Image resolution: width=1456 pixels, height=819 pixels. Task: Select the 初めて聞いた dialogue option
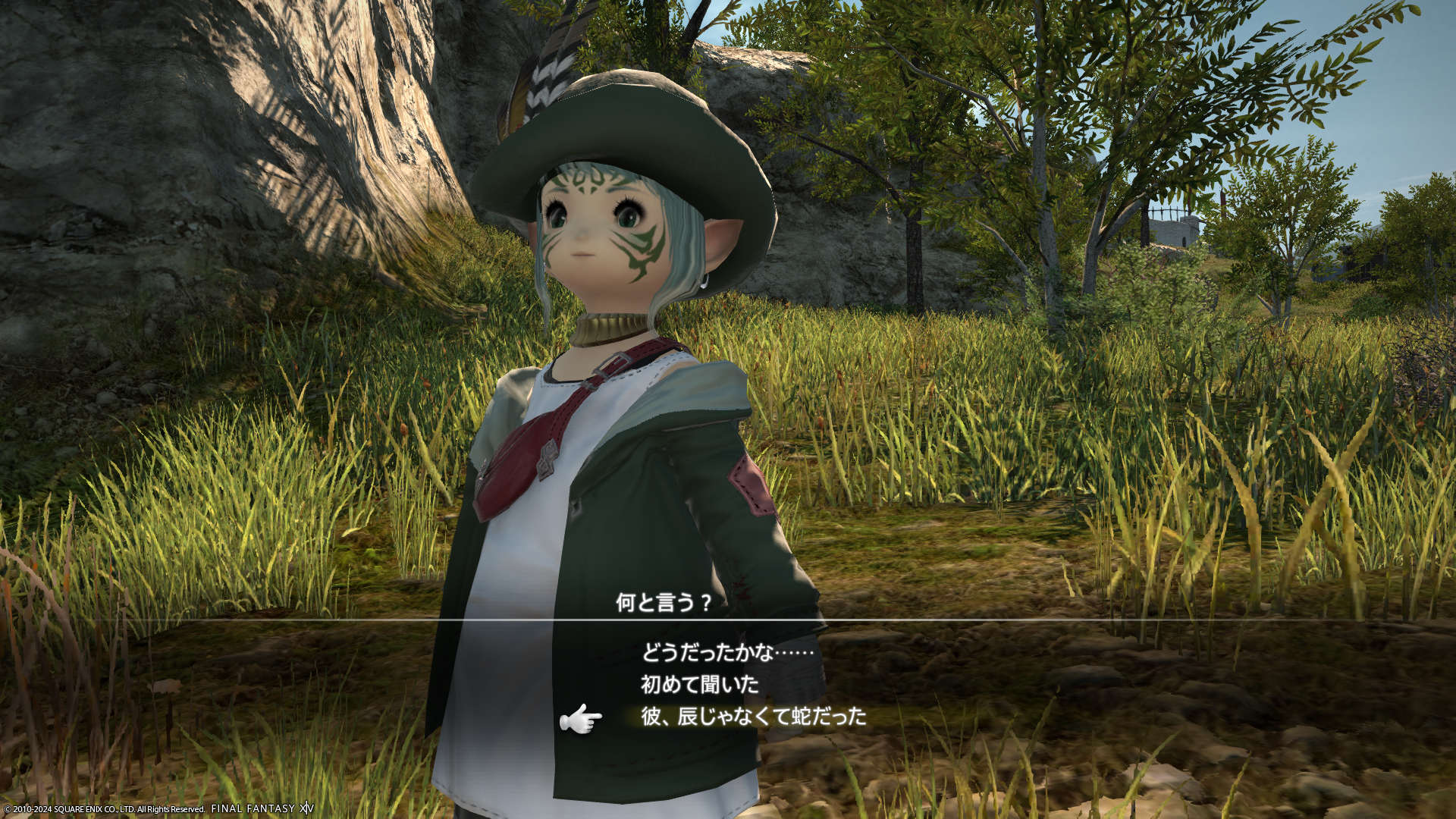click(x=700, y=685)
